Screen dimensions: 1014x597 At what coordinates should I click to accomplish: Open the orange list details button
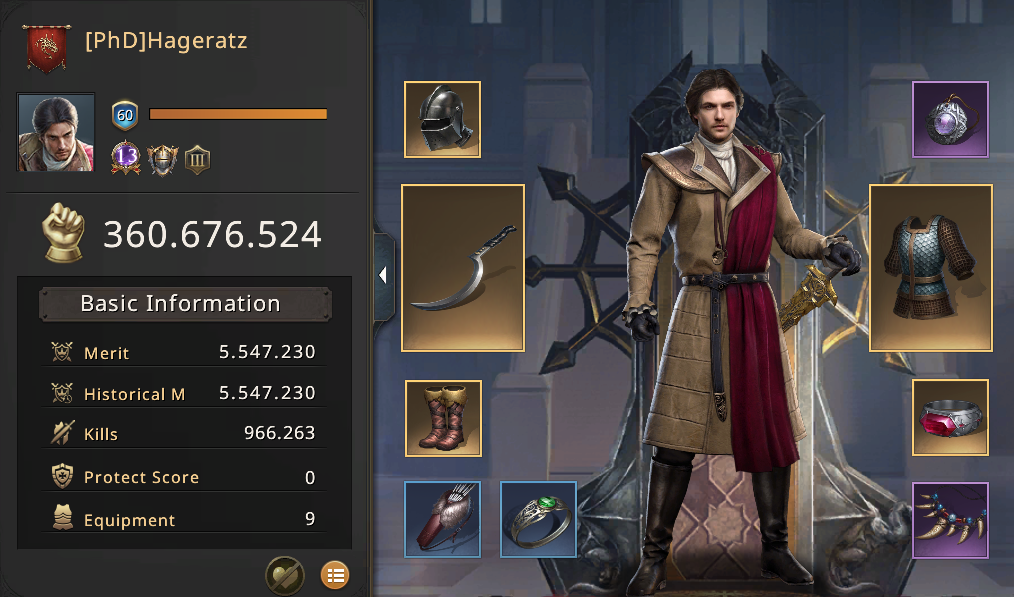[334, 575]
